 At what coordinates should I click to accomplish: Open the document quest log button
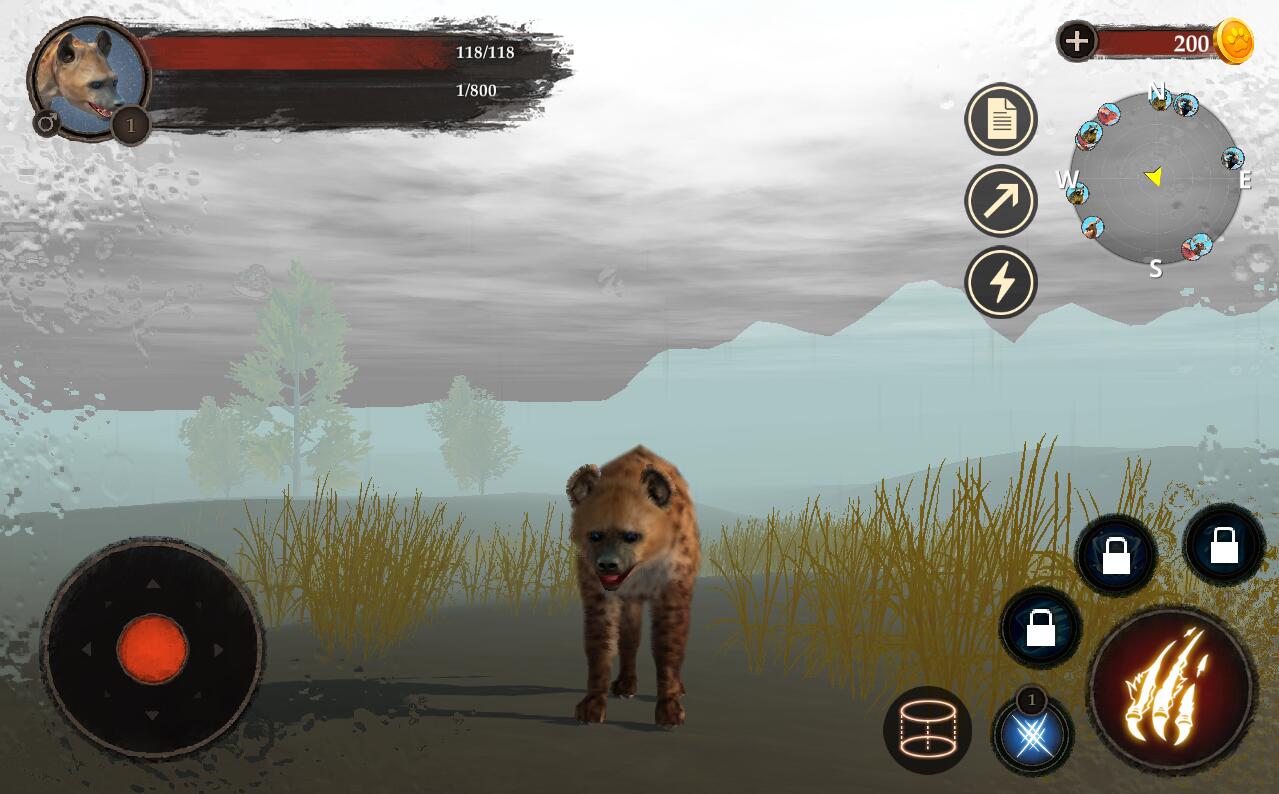1001,119
